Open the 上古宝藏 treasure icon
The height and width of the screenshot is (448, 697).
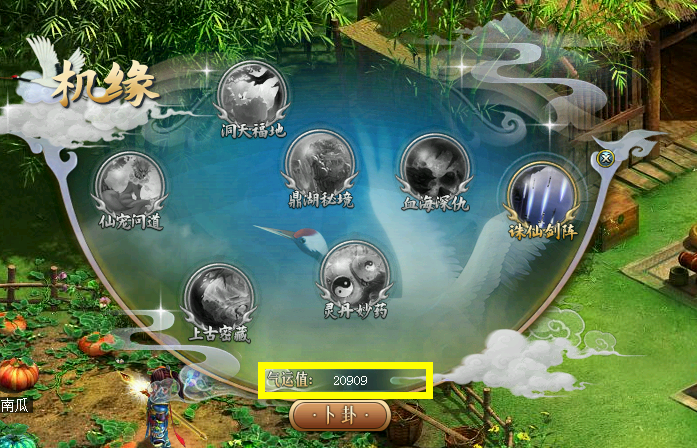tap(219, 296)
